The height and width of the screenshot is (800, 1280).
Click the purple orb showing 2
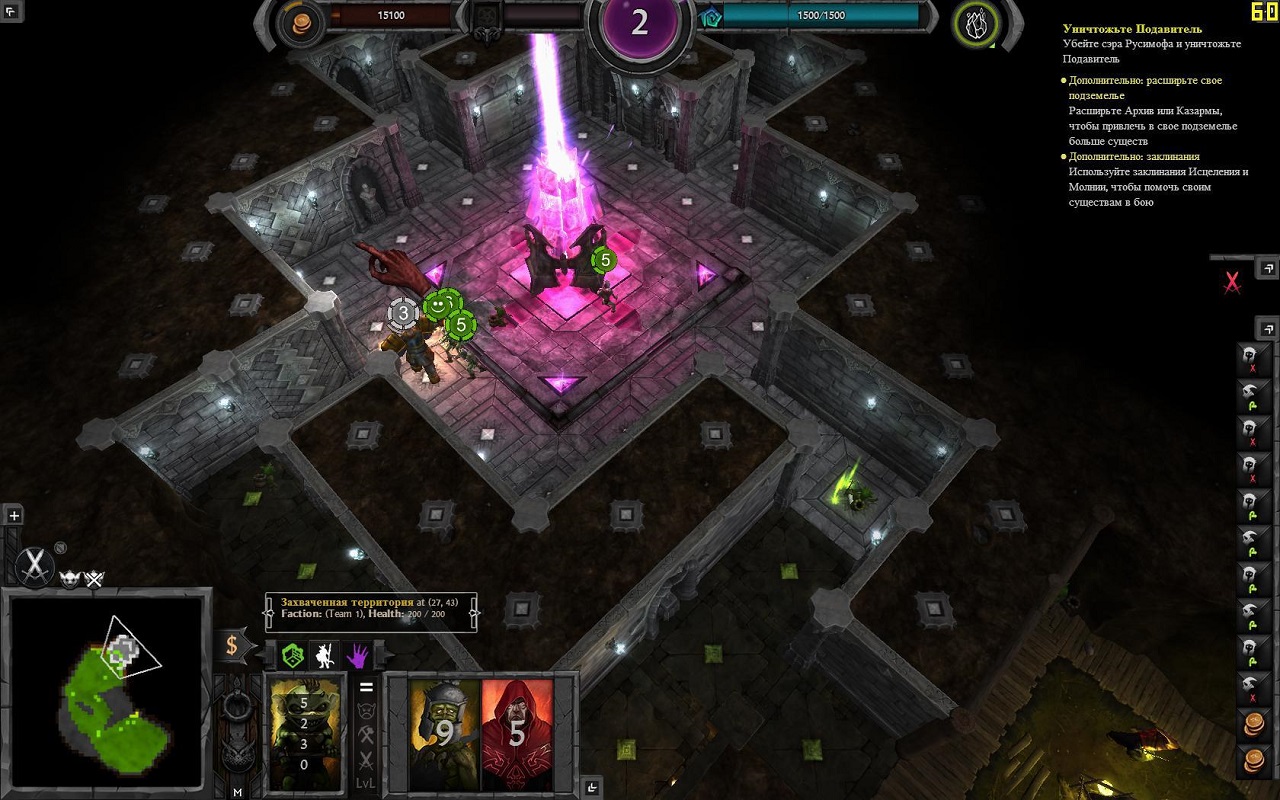point(640,24)
